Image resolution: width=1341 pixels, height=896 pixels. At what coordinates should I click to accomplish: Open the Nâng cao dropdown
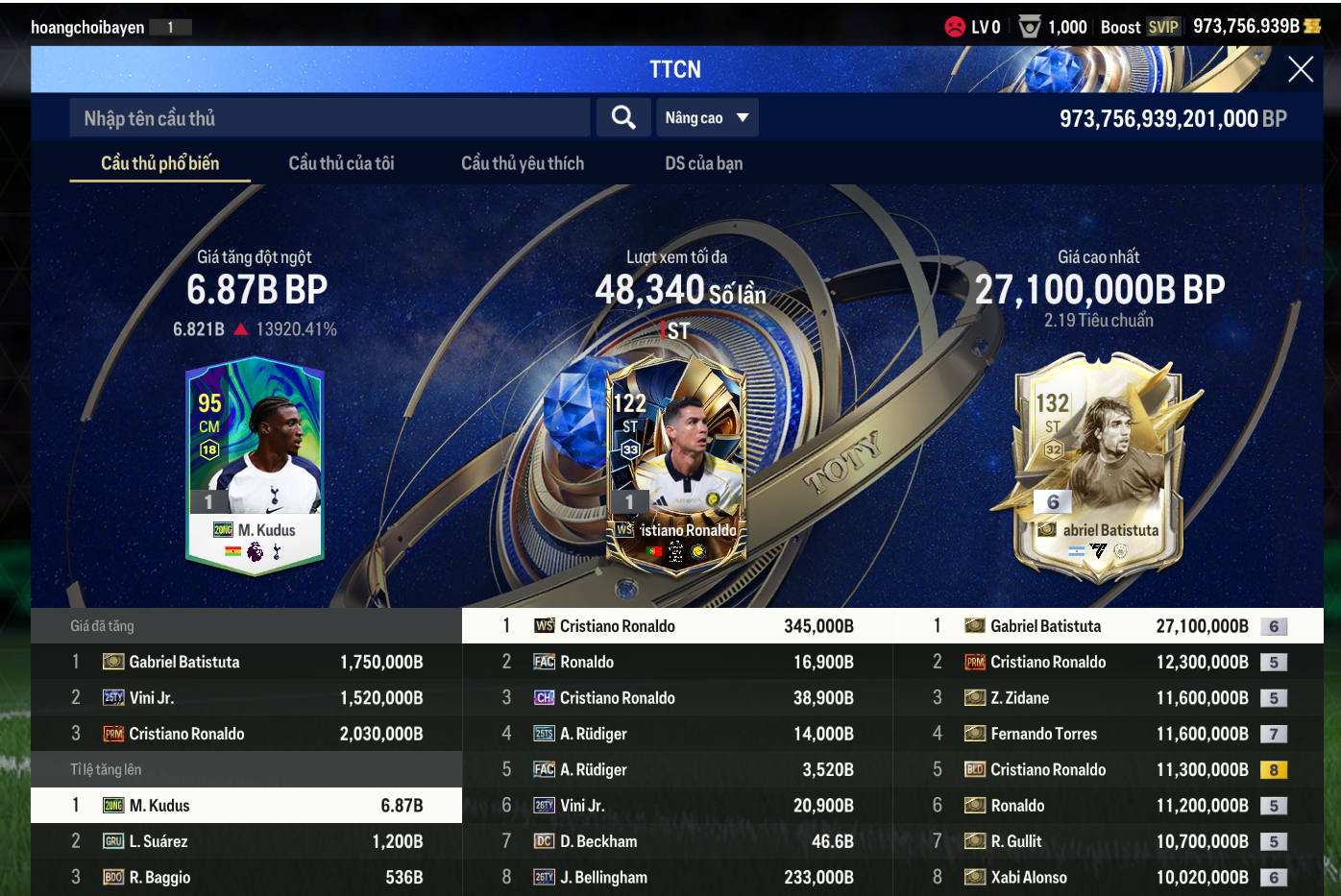[x=706, y=118]
